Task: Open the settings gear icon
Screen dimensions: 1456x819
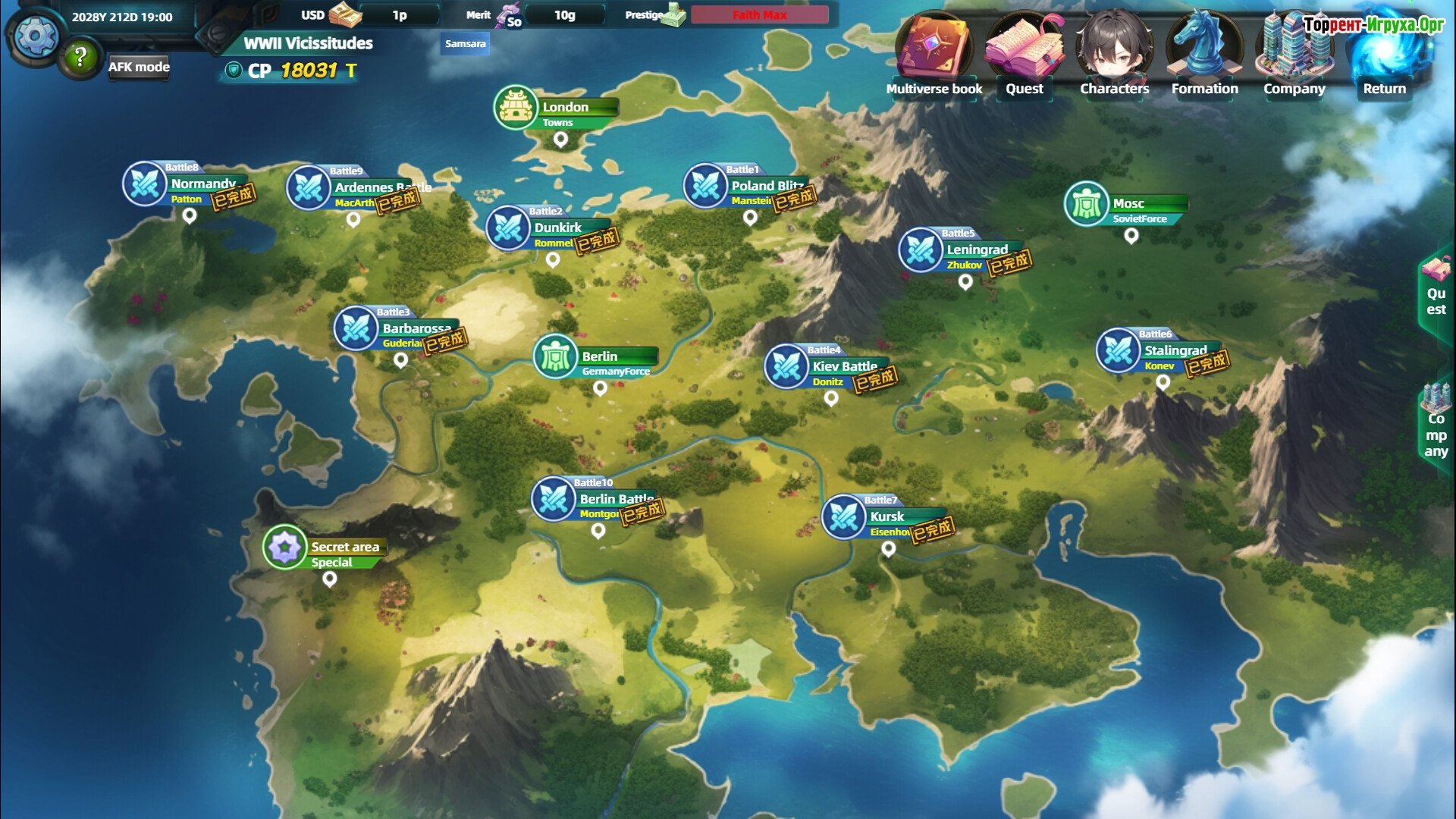Action: [x=35, y=36]
